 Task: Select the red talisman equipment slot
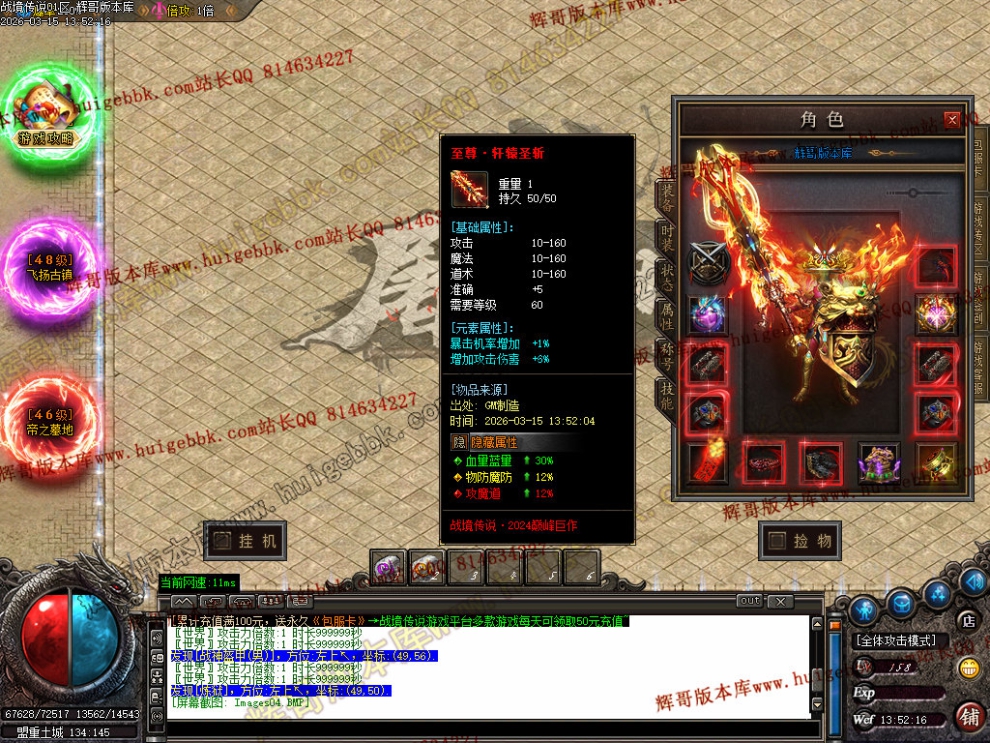click(707, 462)
